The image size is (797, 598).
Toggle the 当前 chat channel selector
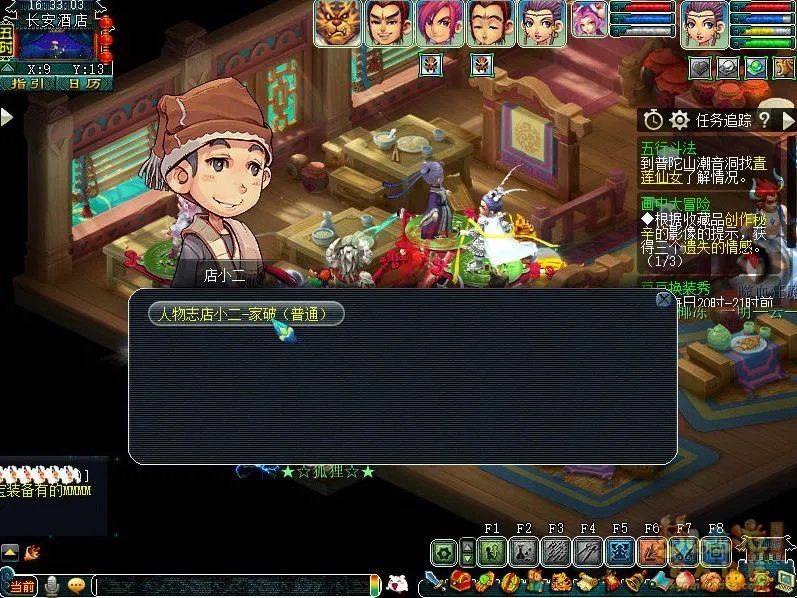coord(22,586)
